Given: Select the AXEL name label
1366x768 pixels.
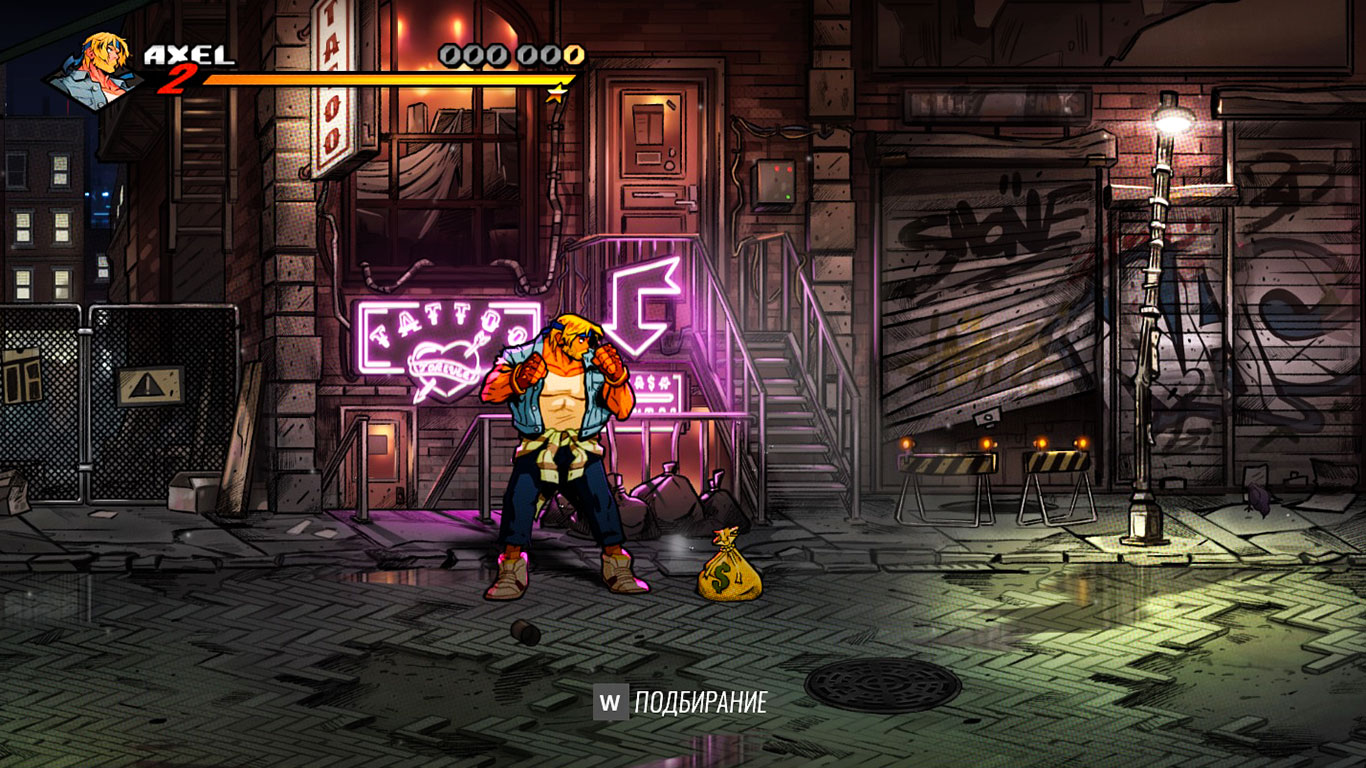Looking at the screenshot, I should (185, 50).
